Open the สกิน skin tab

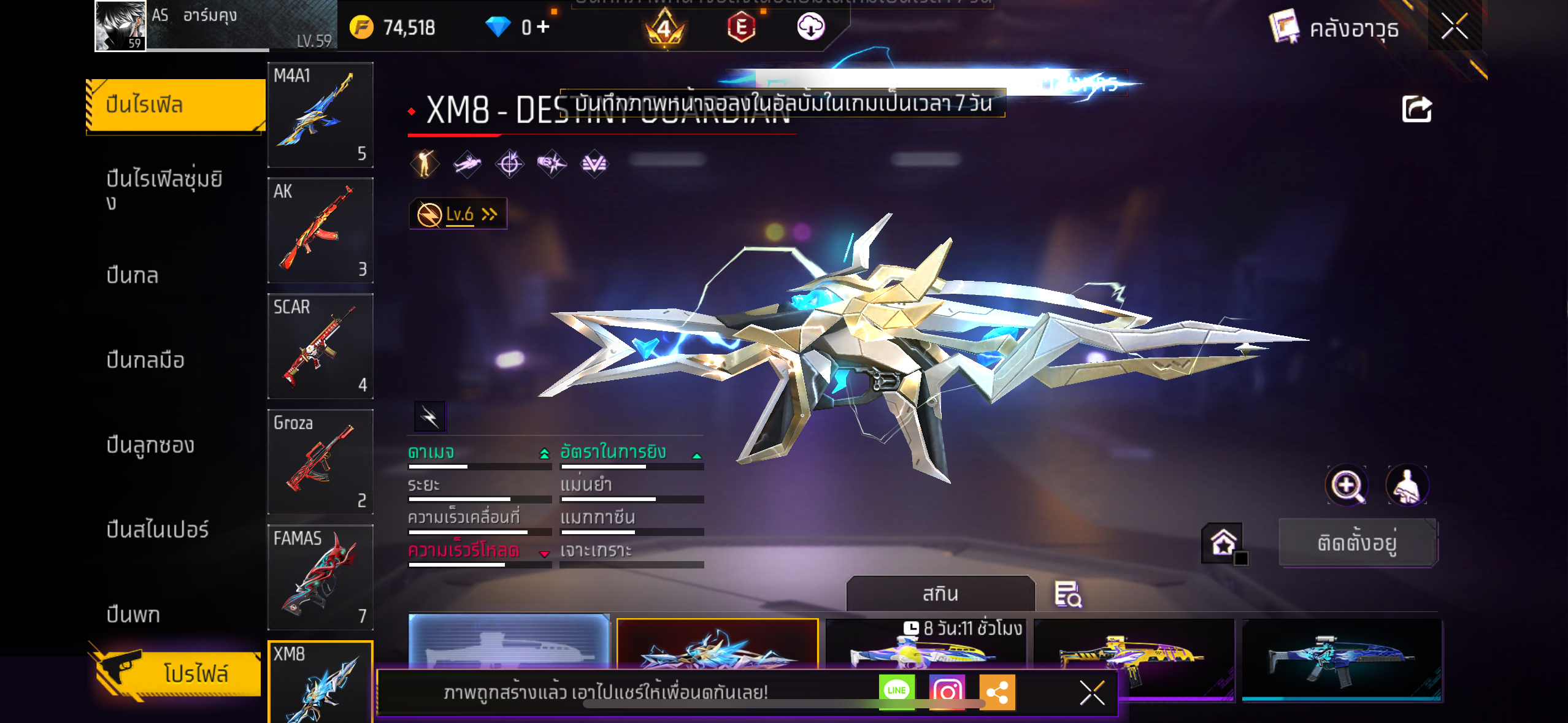click(x=940, y=593)
